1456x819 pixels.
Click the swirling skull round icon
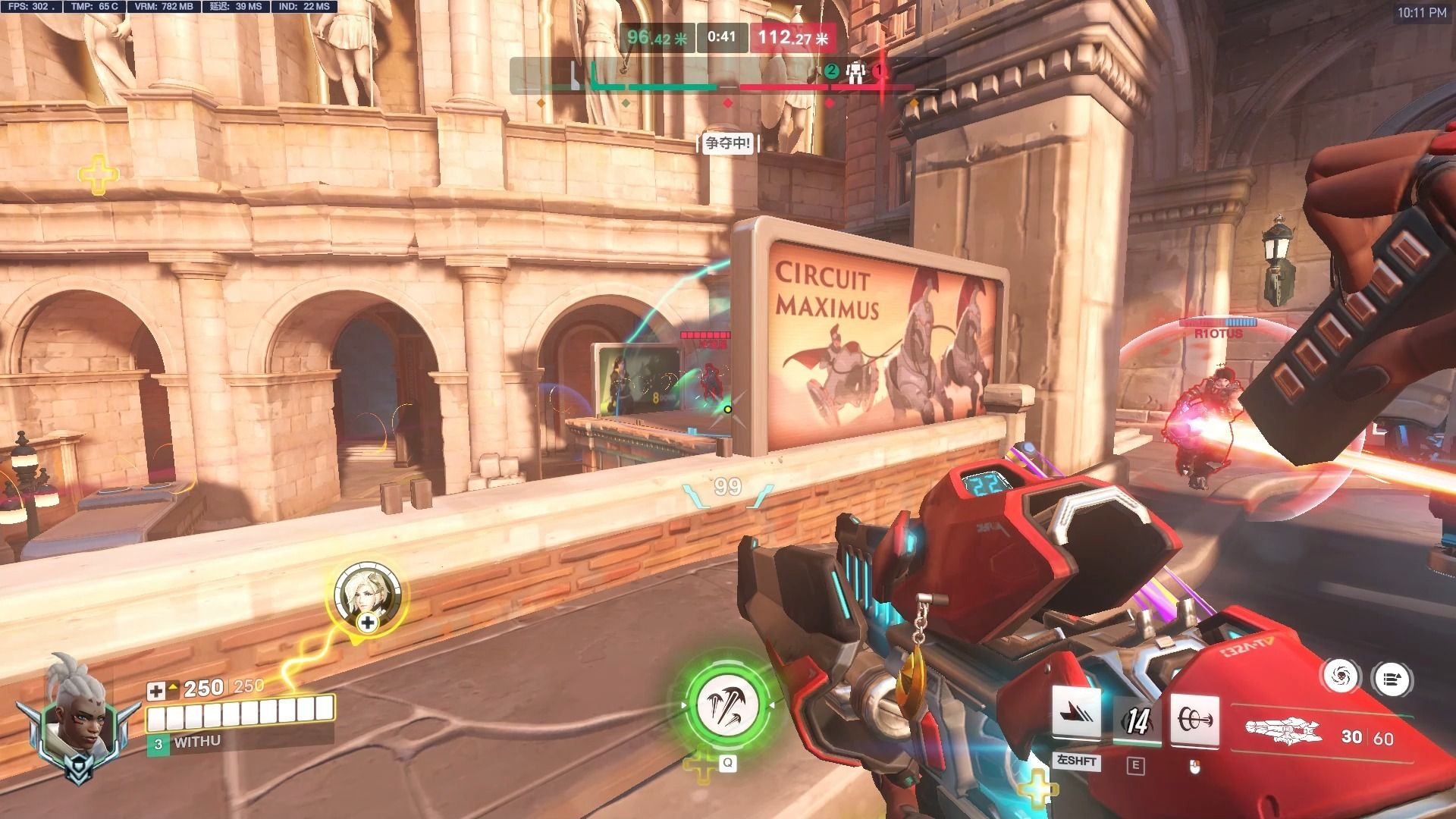[x=1341, y=675]
